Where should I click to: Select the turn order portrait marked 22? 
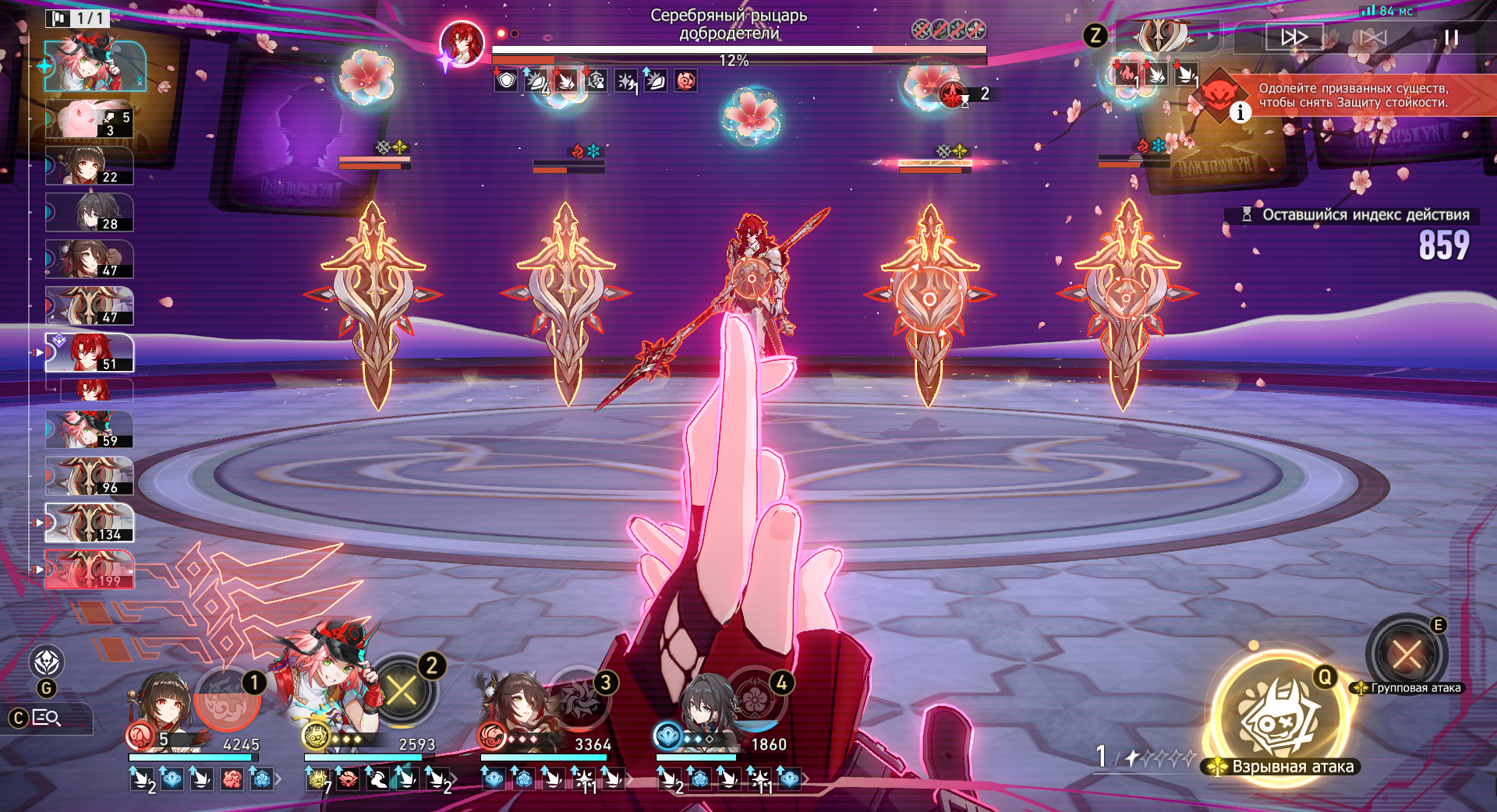tap(90, 166)
